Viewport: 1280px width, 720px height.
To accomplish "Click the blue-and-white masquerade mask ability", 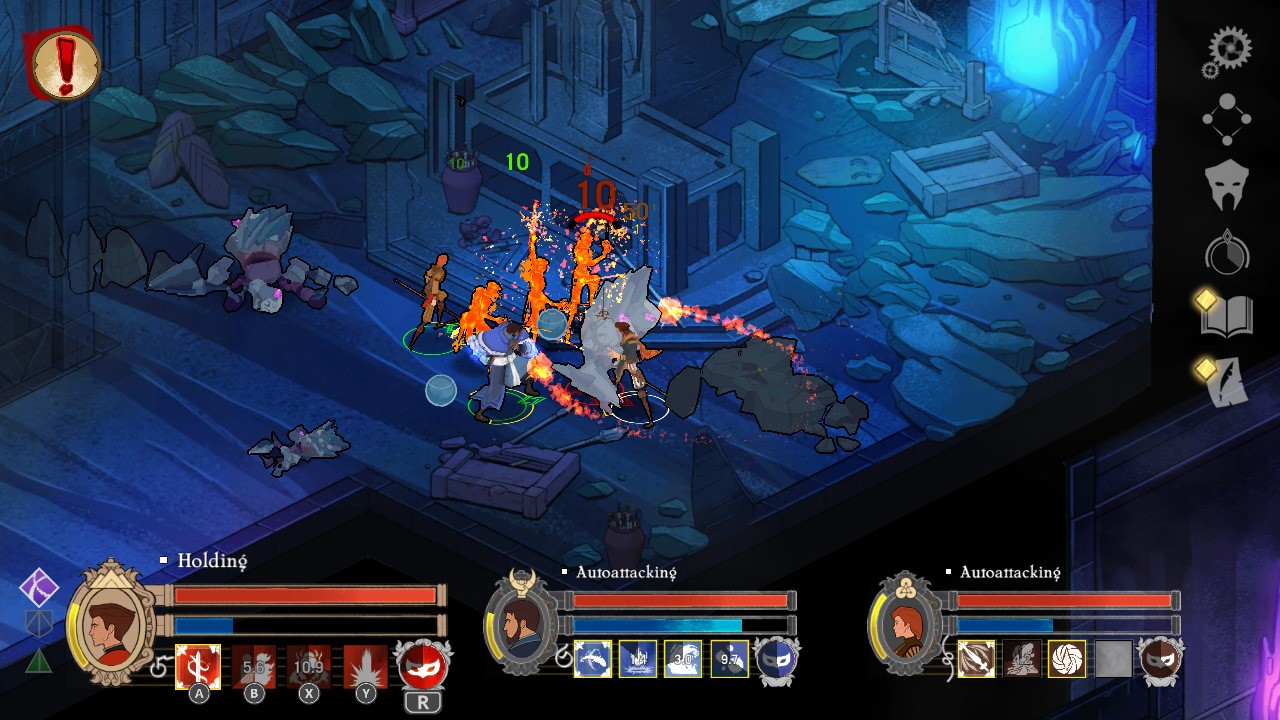I will tap(775, 659).
